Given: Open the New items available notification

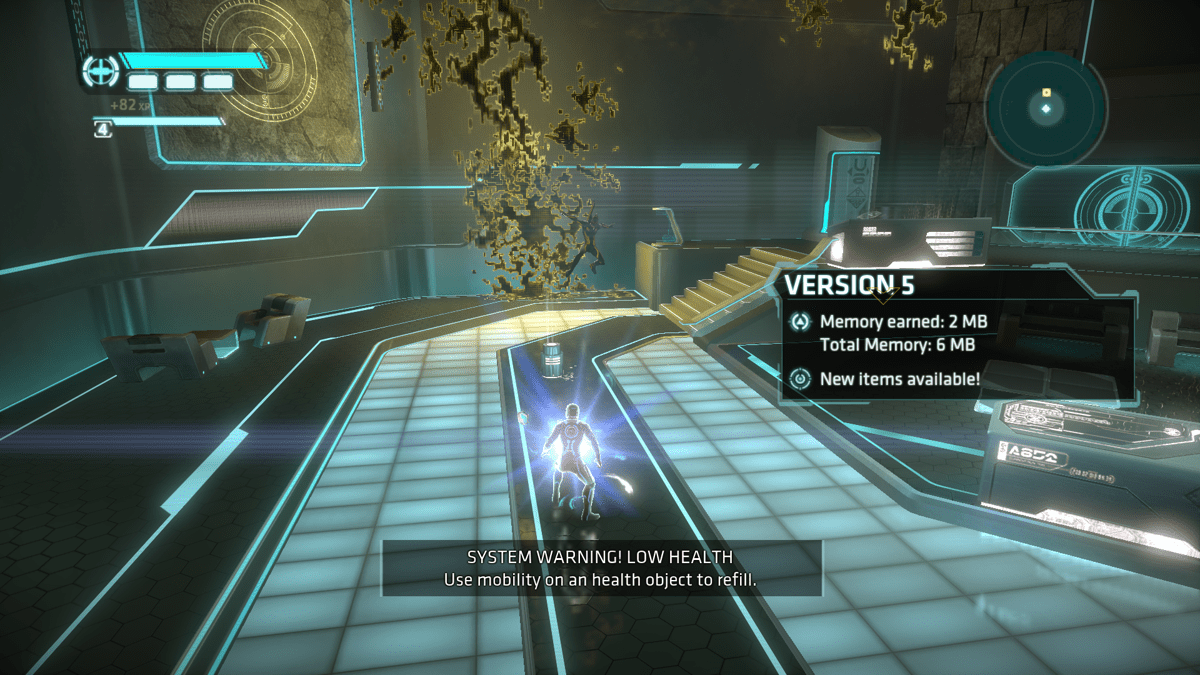Looking at the screenshot, I should (899, 379).
